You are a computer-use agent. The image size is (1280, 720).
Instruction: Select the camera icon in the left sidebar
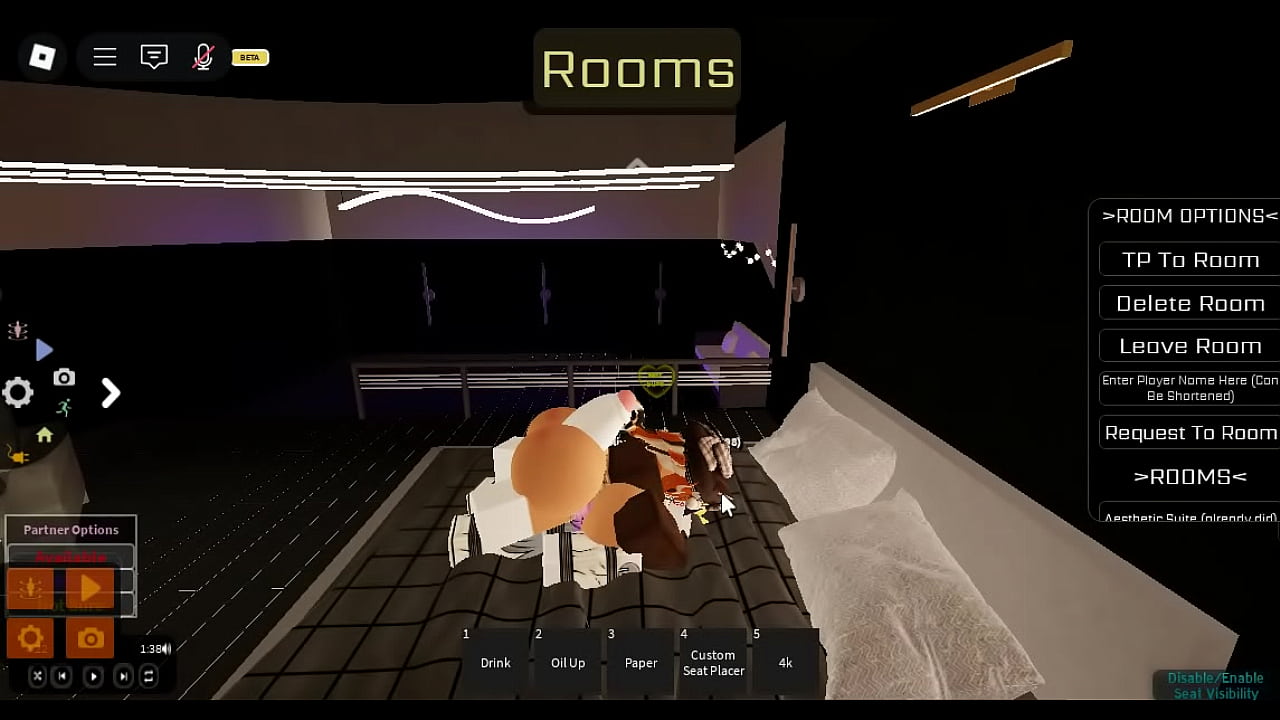64,377
